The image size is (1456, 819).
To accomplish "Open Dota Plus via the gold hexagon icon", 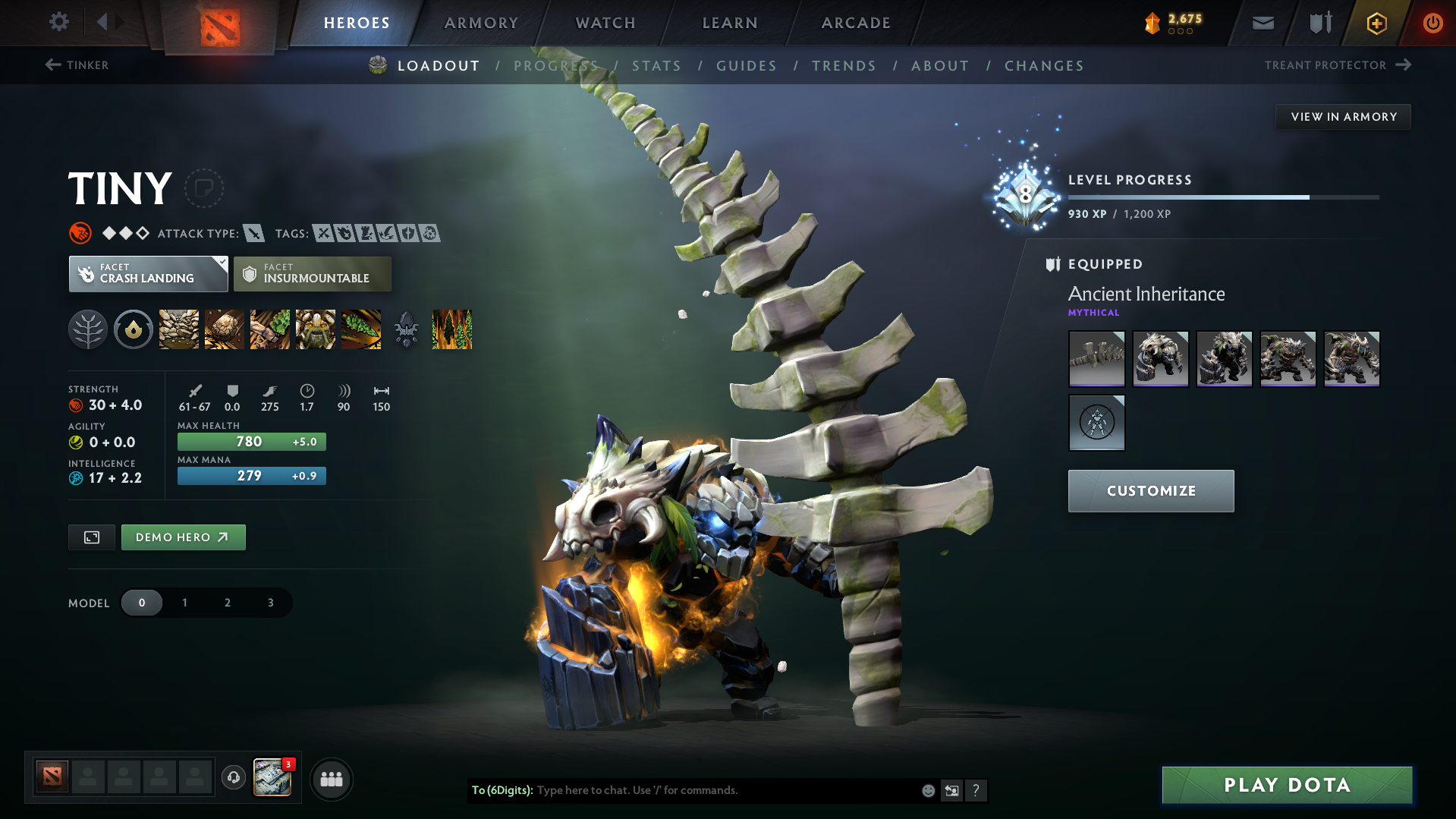I will point(1376,23).
